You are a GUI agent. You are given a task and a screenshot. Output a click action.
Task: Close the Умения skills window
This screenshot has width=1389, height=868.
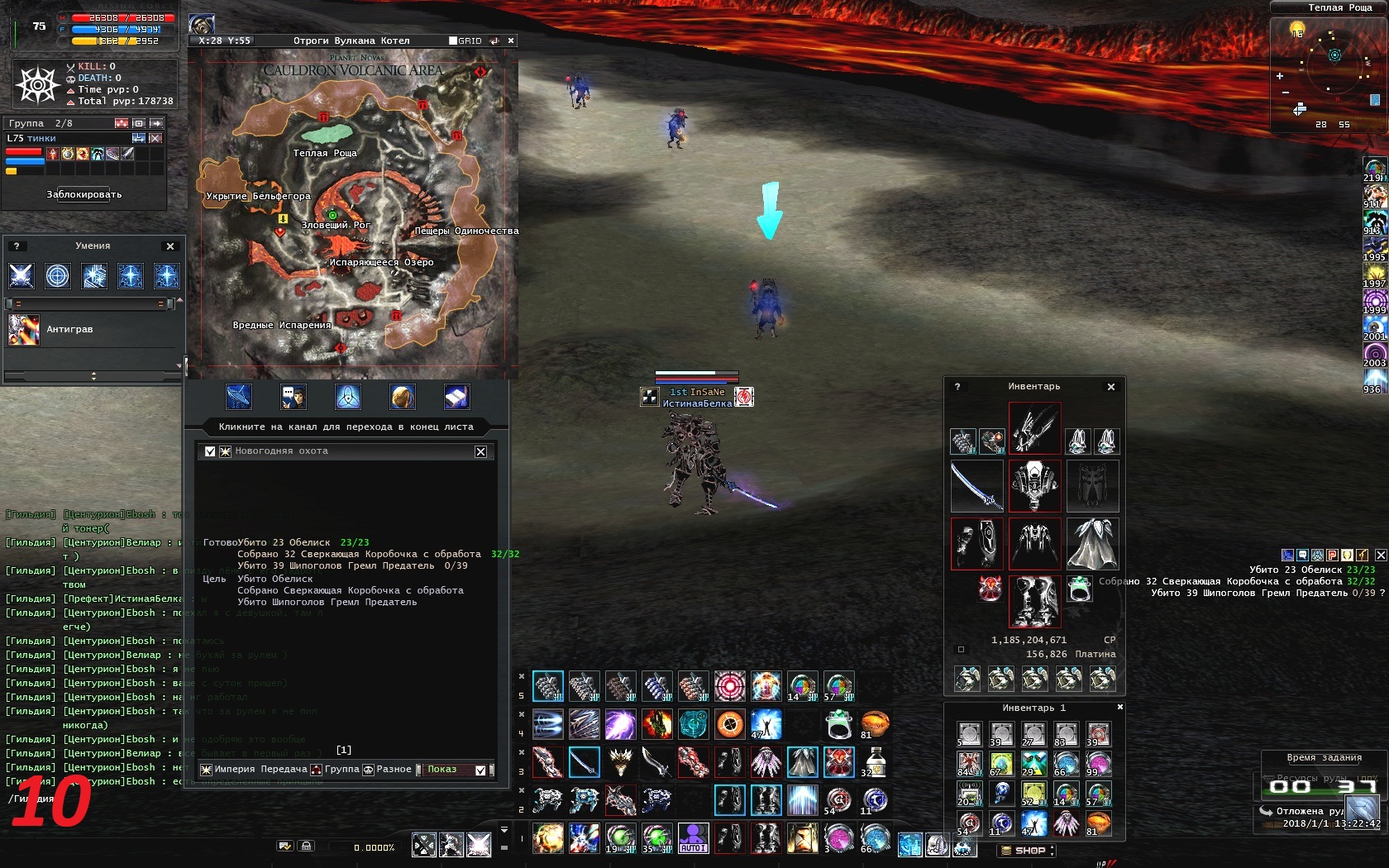(170, 246)
